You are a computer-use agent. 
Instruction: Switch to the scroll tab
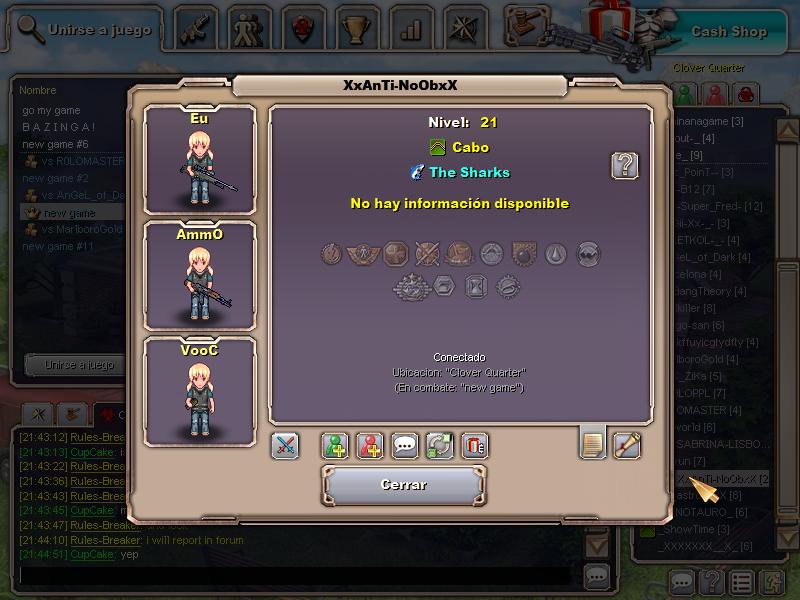[627, 443]
